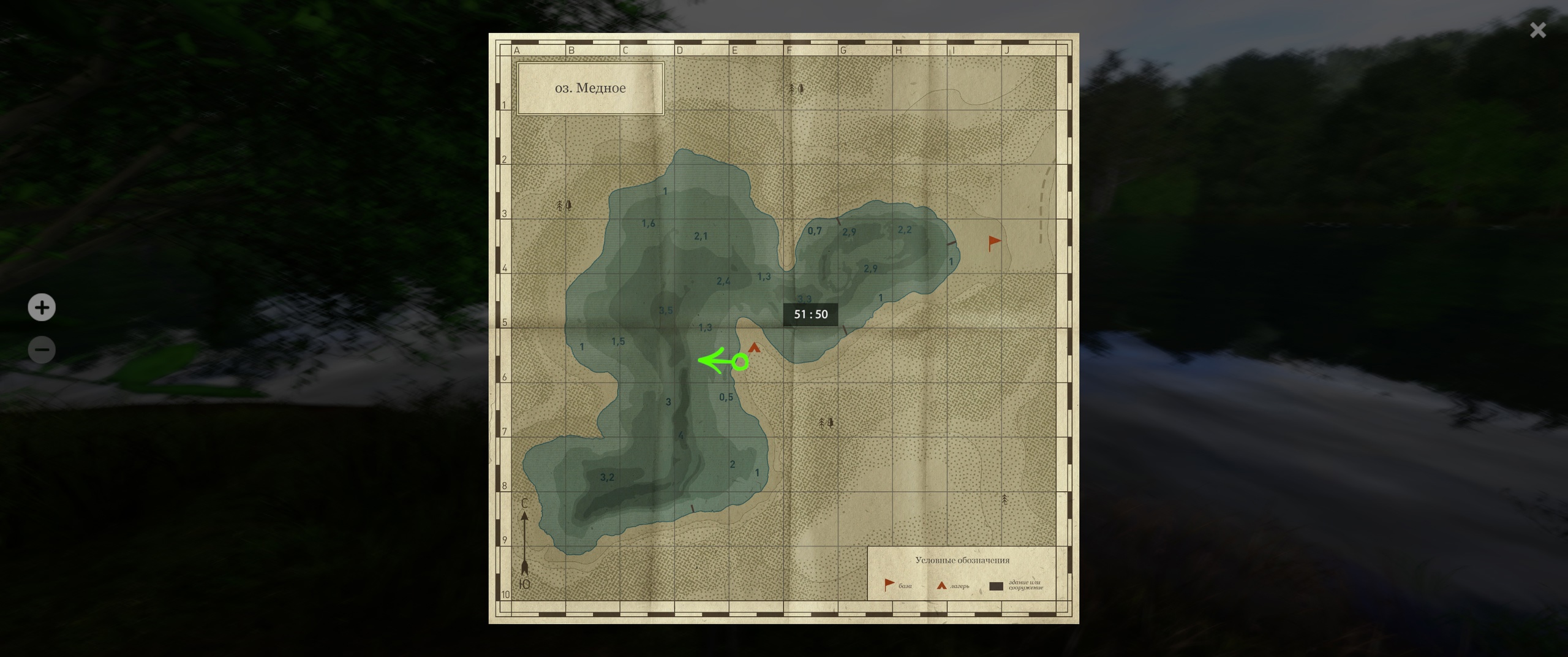Screen dimensions: 1568x657
Task: Close the map with the X button
Action: coord(1537,30)
